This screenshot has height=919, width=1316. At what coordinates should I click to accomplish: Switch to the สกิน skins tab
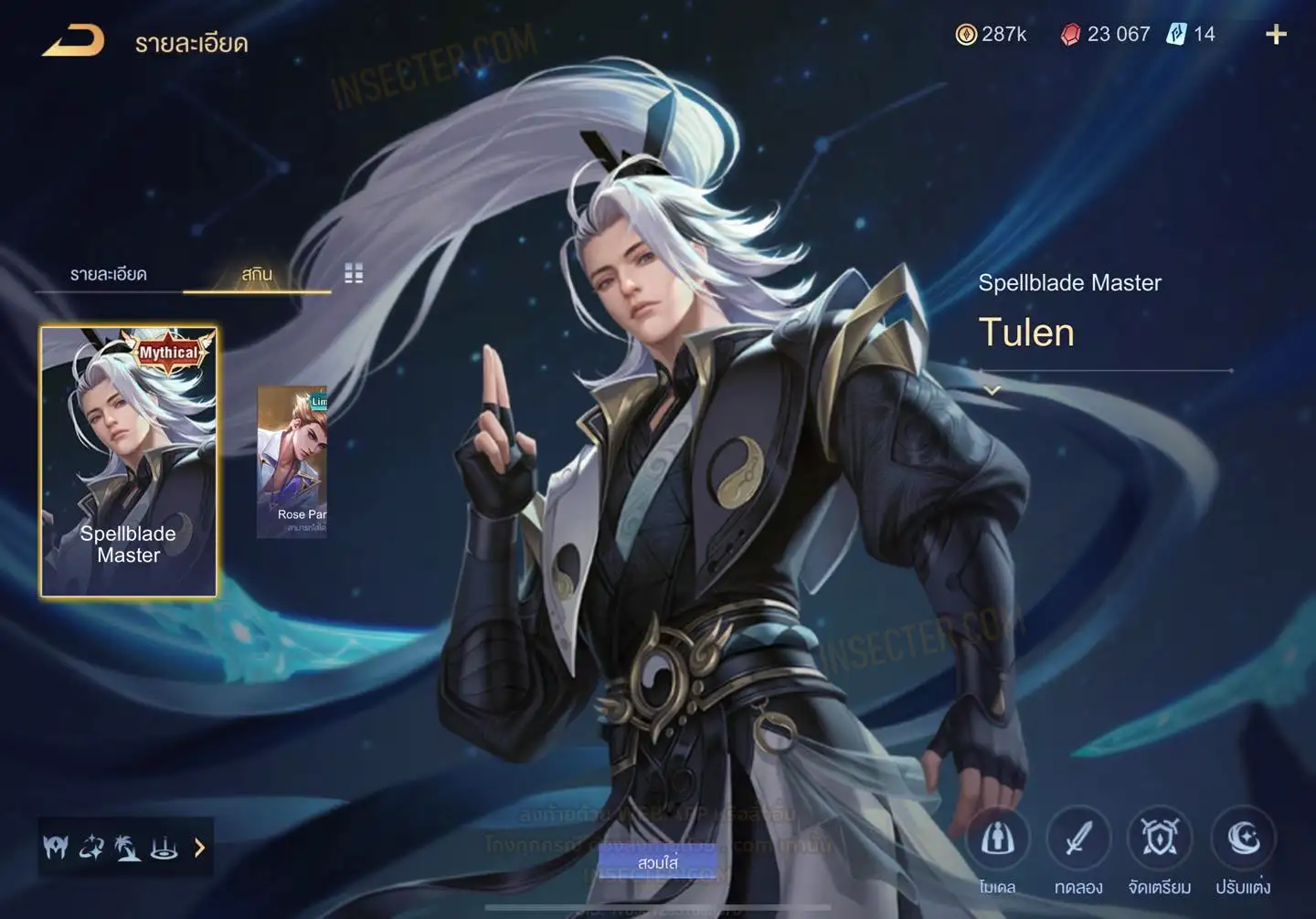coord(257,274)
